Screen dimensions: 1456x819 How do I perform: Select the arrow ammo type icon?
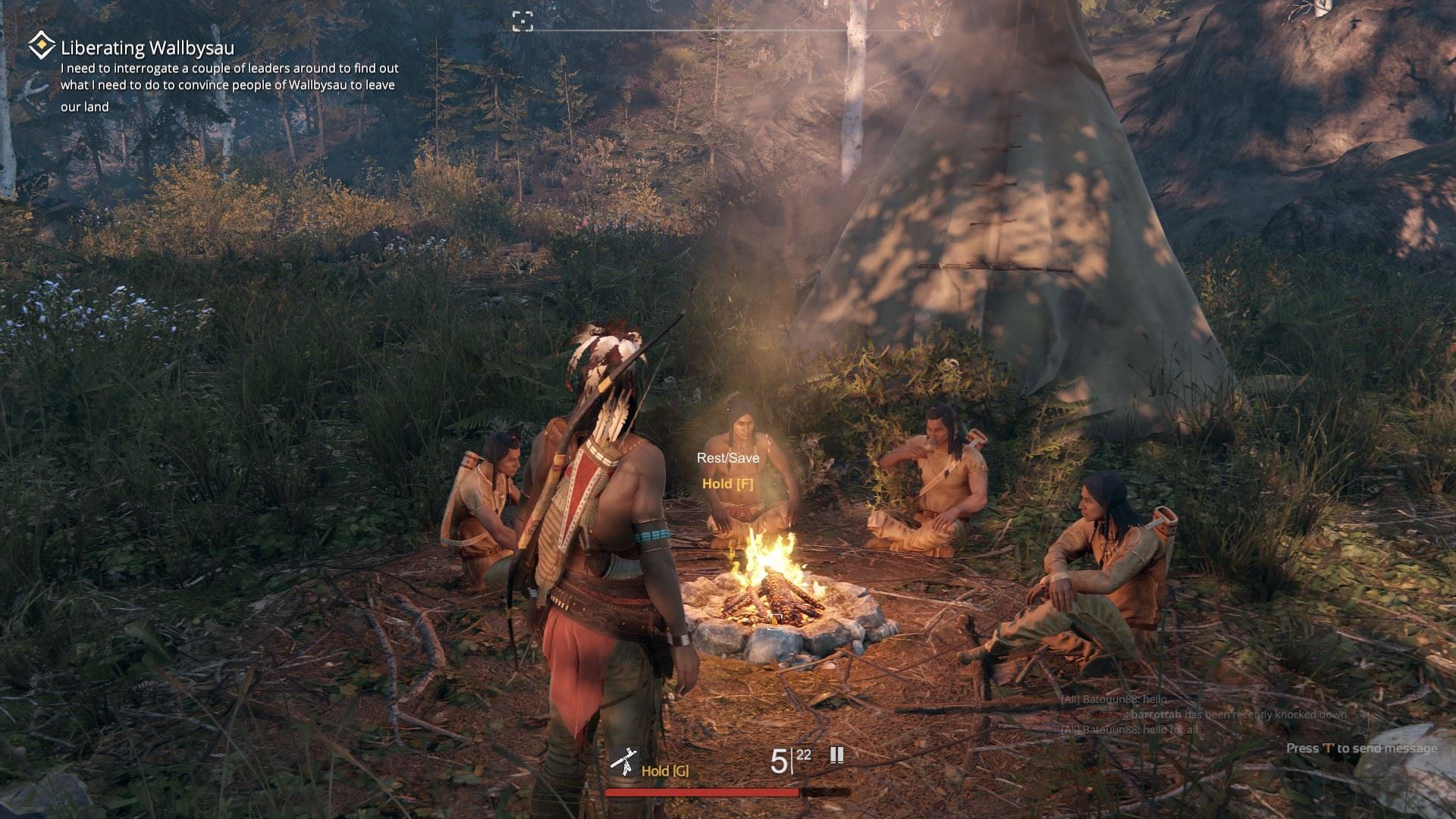coord(836,755)
